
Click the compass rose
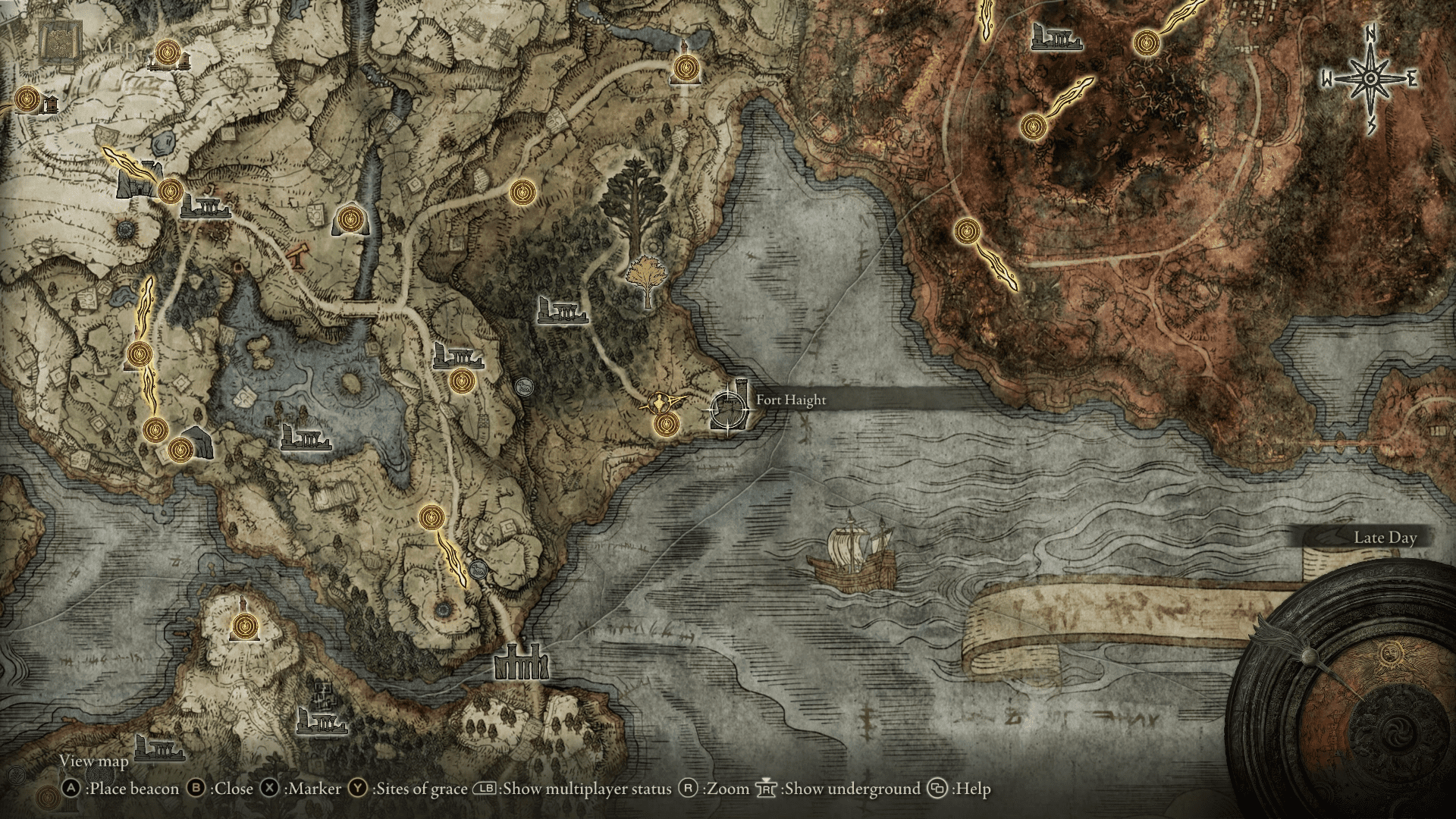pos(1371,79)
